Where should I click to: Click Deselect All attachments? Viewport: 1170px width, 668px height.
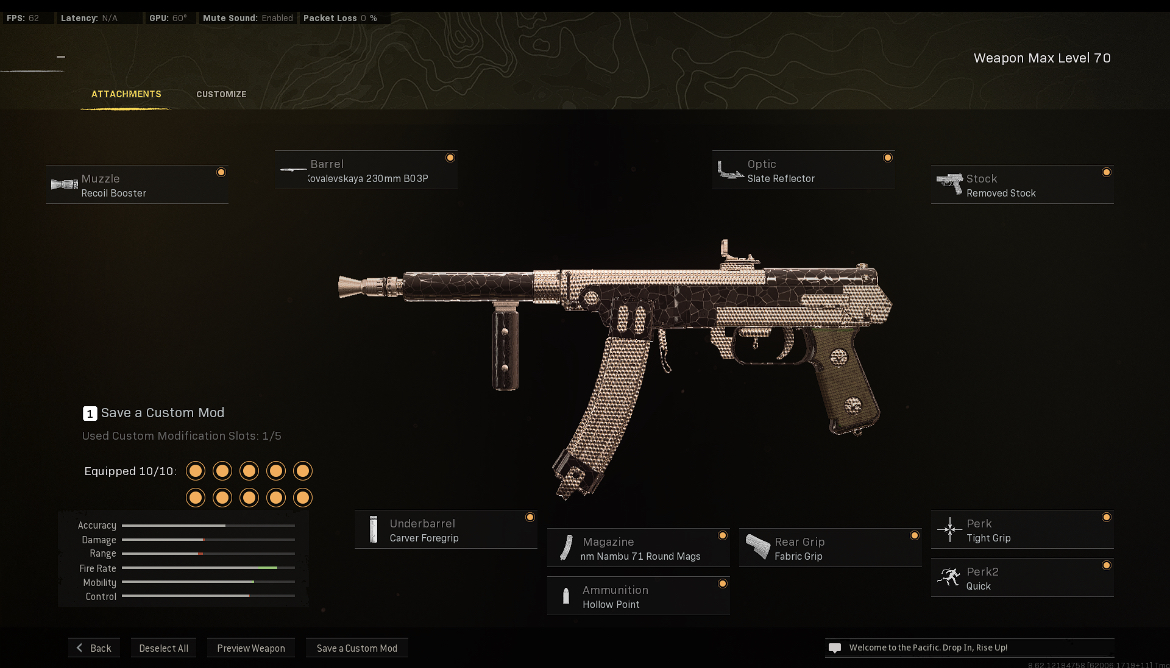(x=164, y=648)
